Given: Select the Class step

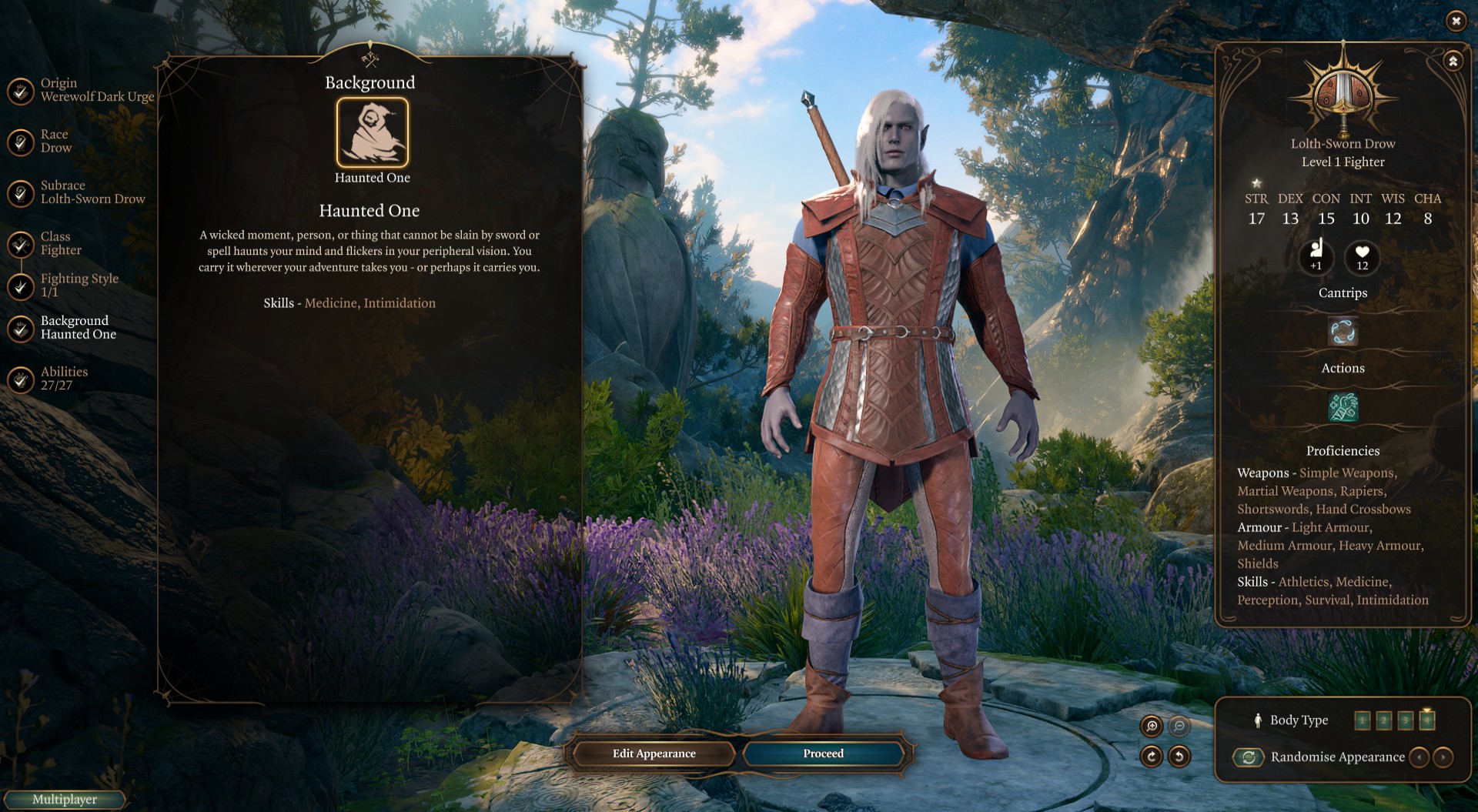Looking at the screenshot, I should [x=21, y=244].
